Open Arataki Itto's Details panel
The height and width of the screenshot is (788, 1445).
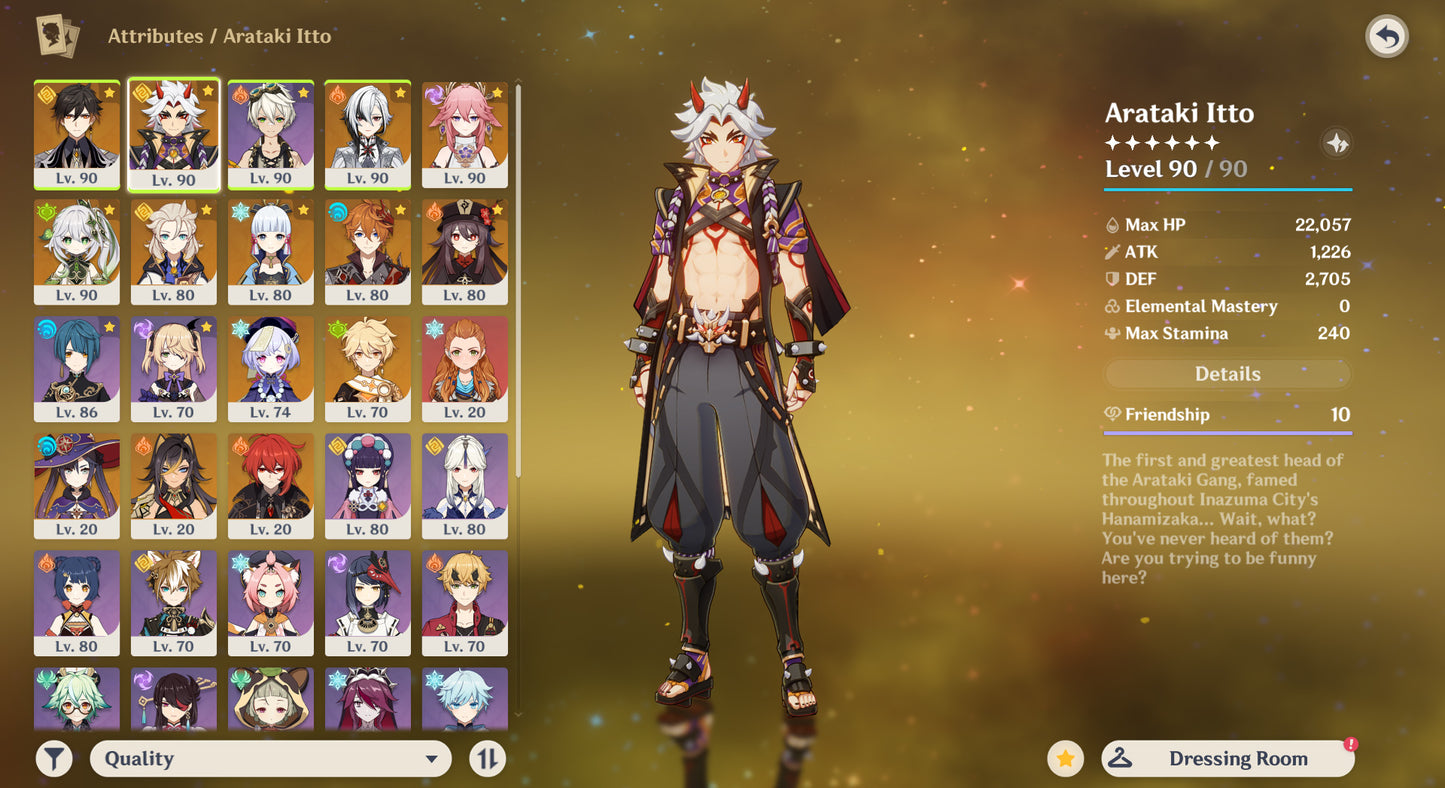[x=1227, y=374]
